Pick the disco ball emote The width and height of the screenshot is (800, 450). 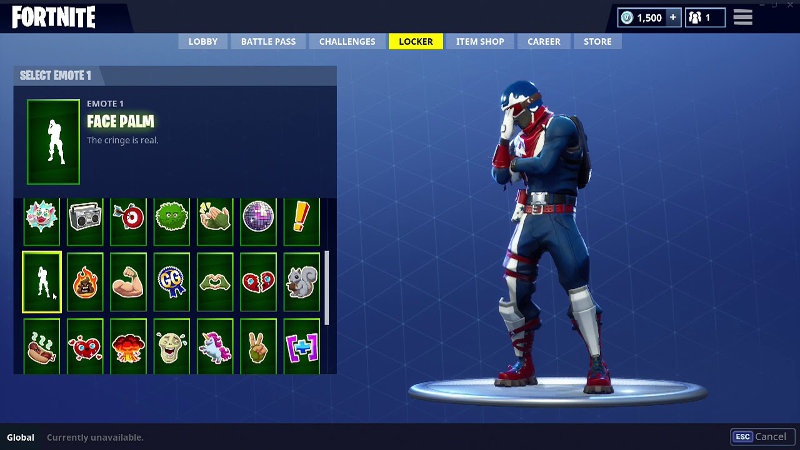[257, 218]
